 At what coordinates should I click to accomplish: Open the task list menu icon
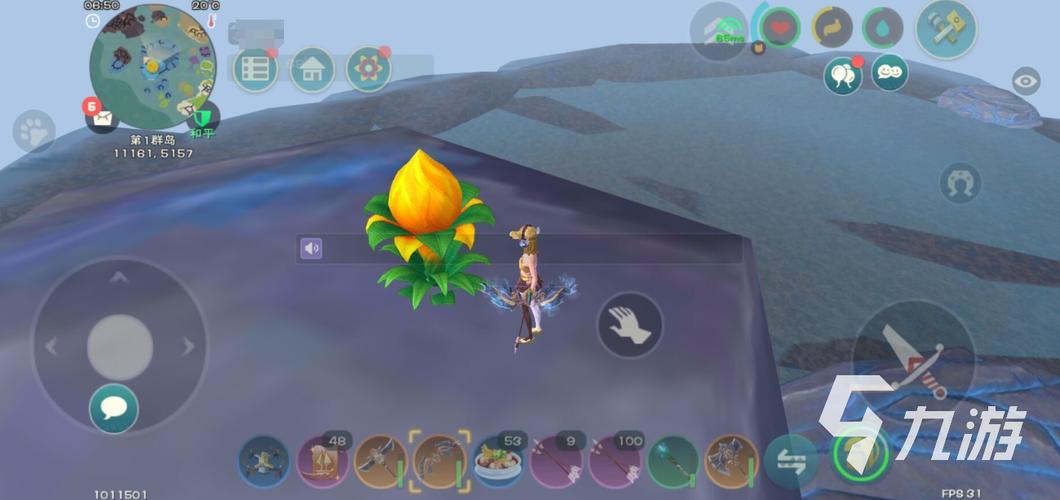pos(255,69)
